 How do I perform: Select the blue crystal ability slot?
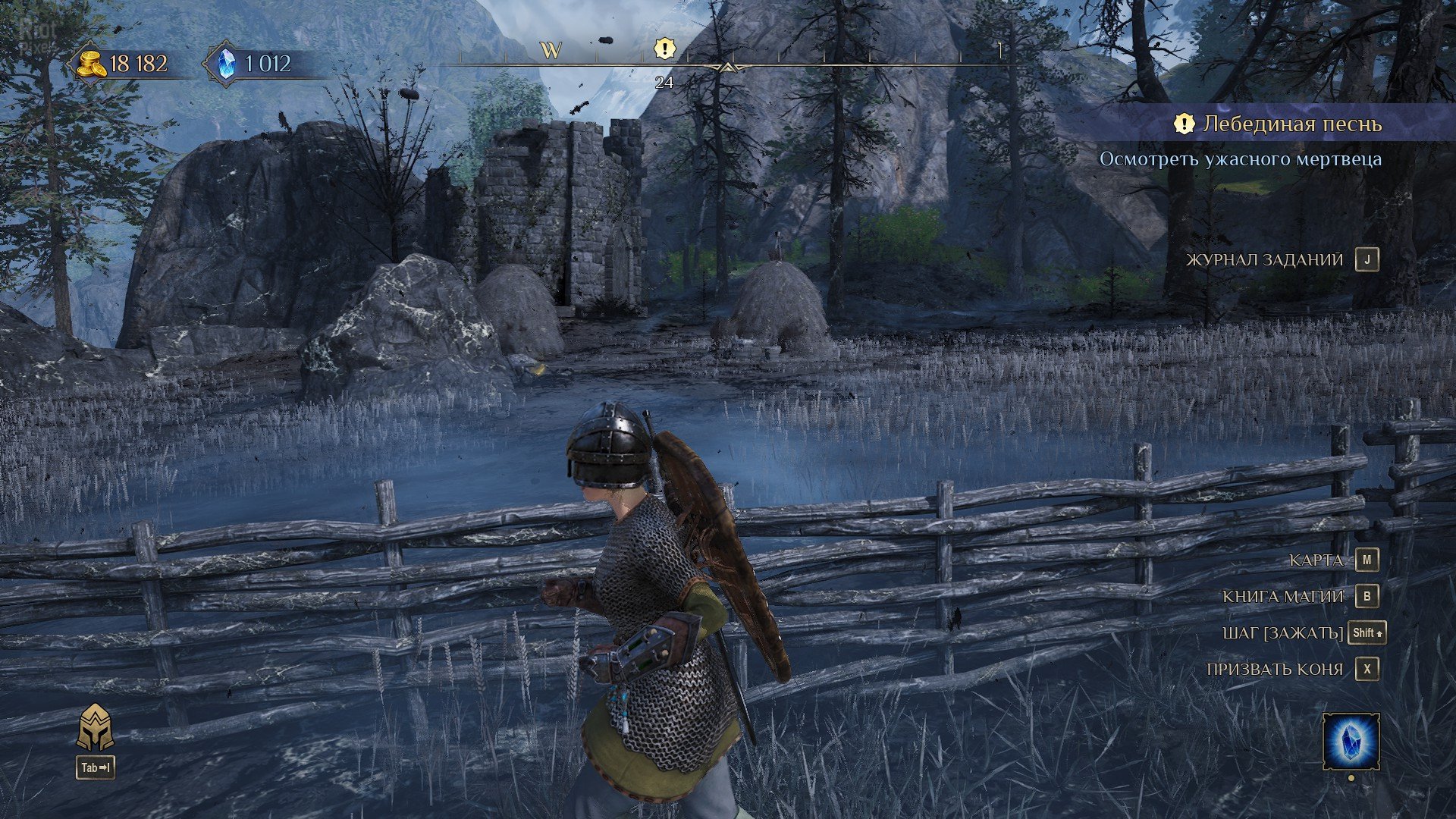coord(1351,741)
